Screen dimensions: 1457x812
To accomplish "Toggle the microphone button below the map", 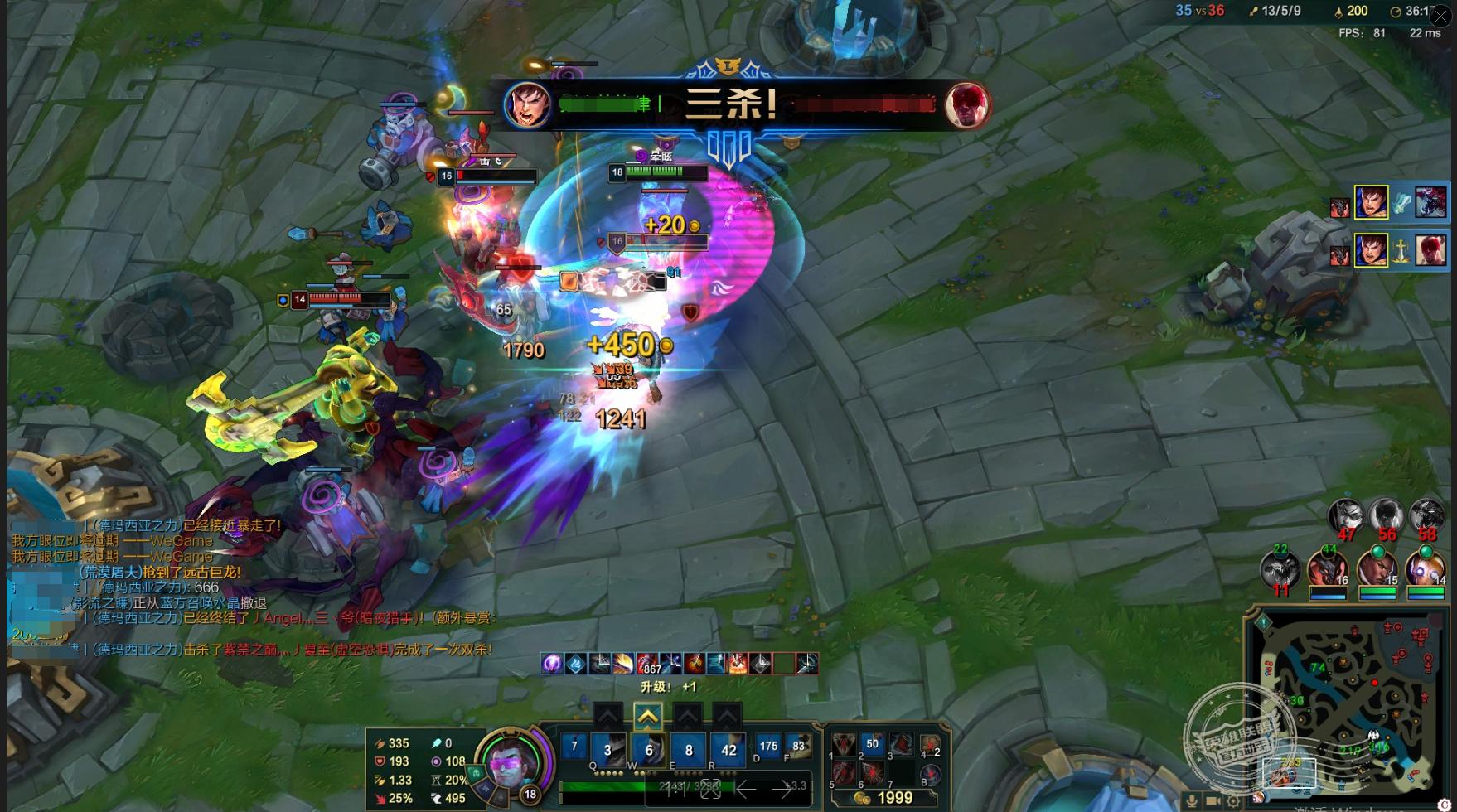I will (1192, 800).
